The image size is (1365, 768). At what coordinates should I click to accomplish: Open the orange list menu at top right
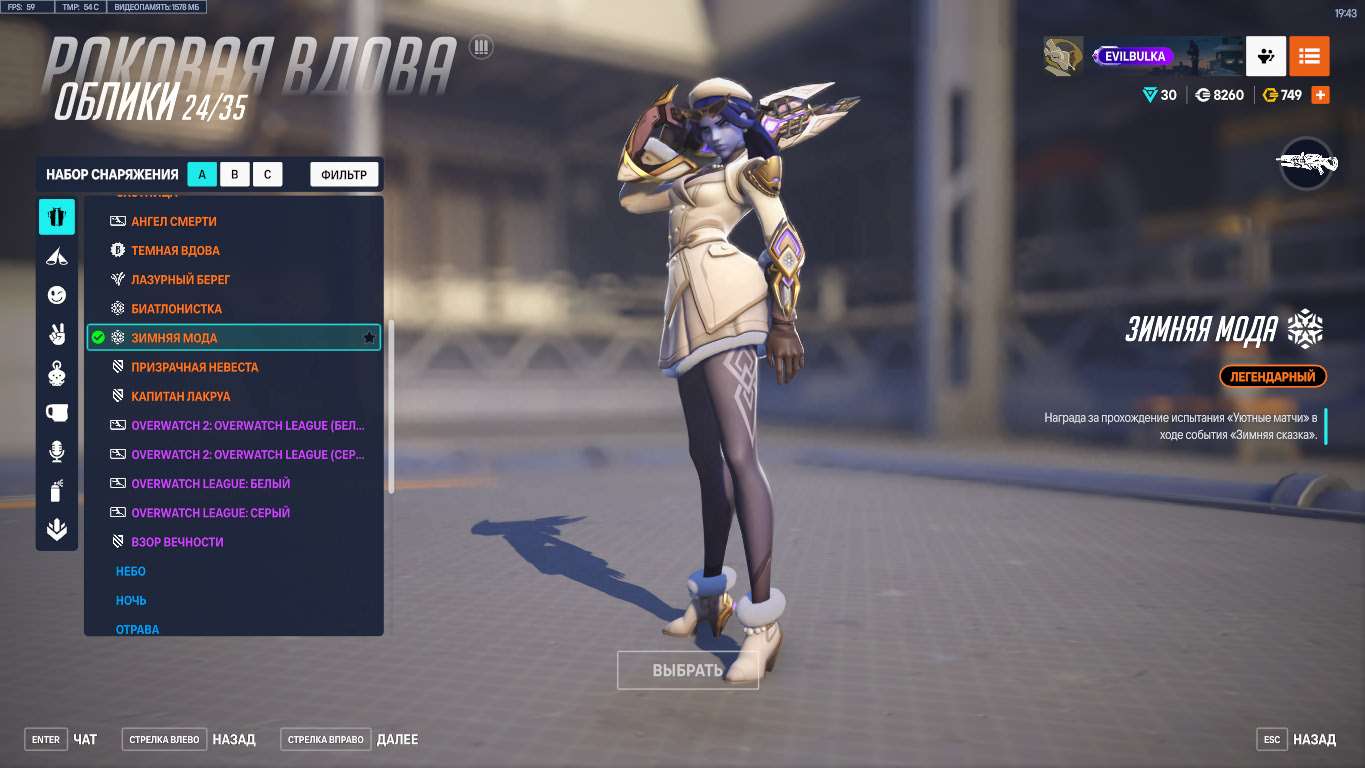pos(1309,56)
